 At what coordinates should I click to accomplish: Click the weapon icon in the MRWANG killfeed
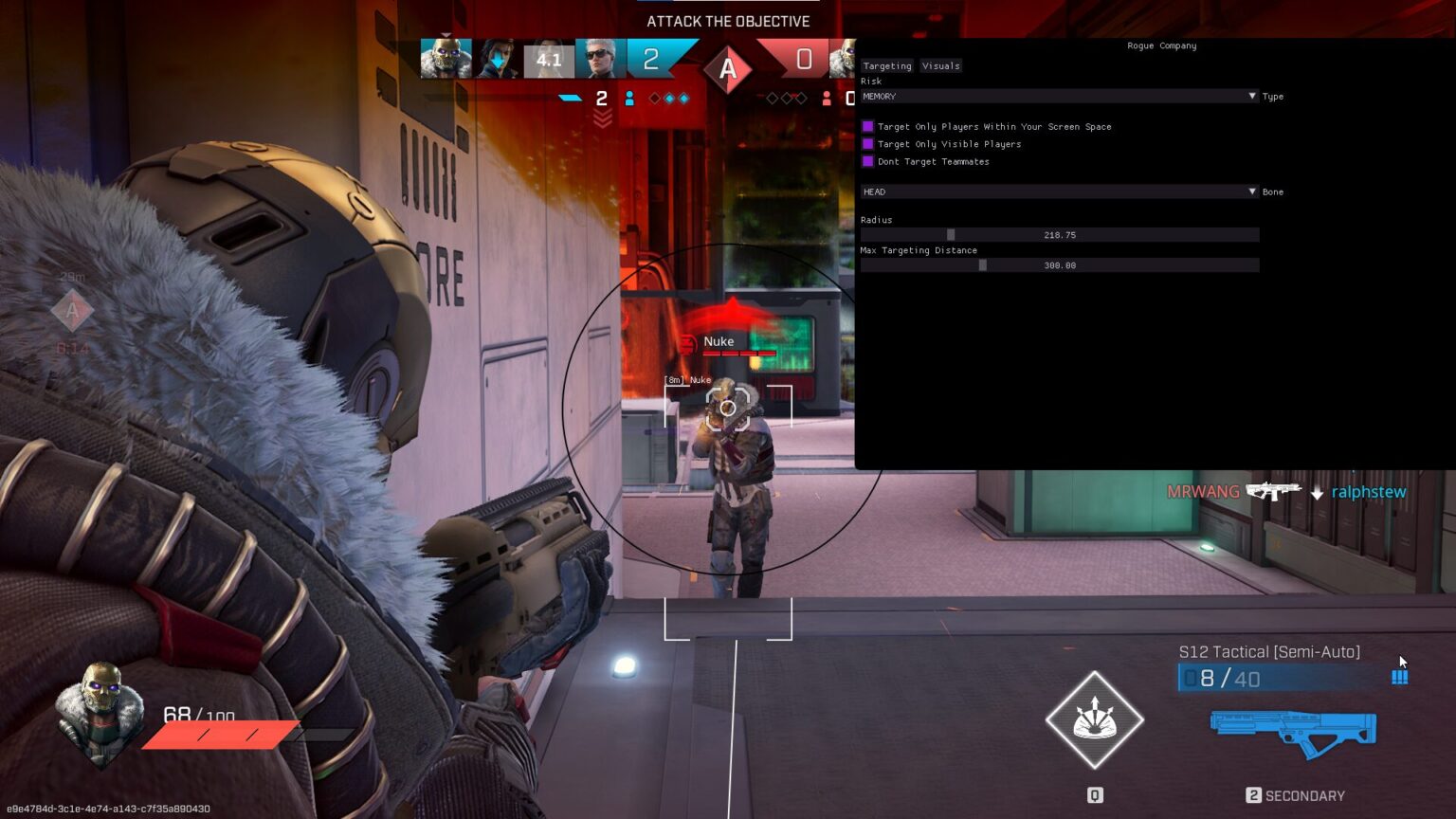tap(1274, 491)
